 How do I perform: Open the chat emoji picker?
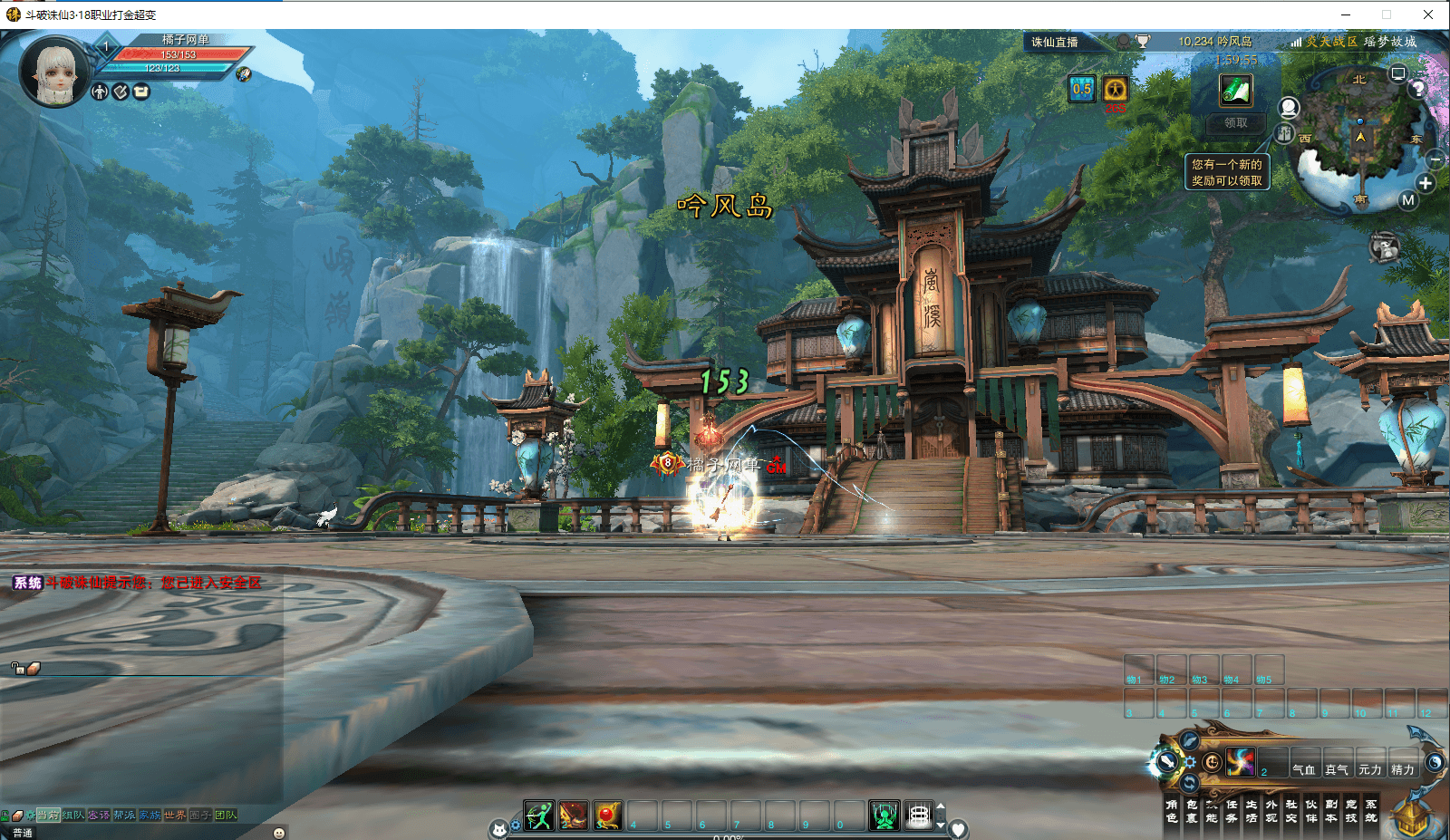pos(279,833)
